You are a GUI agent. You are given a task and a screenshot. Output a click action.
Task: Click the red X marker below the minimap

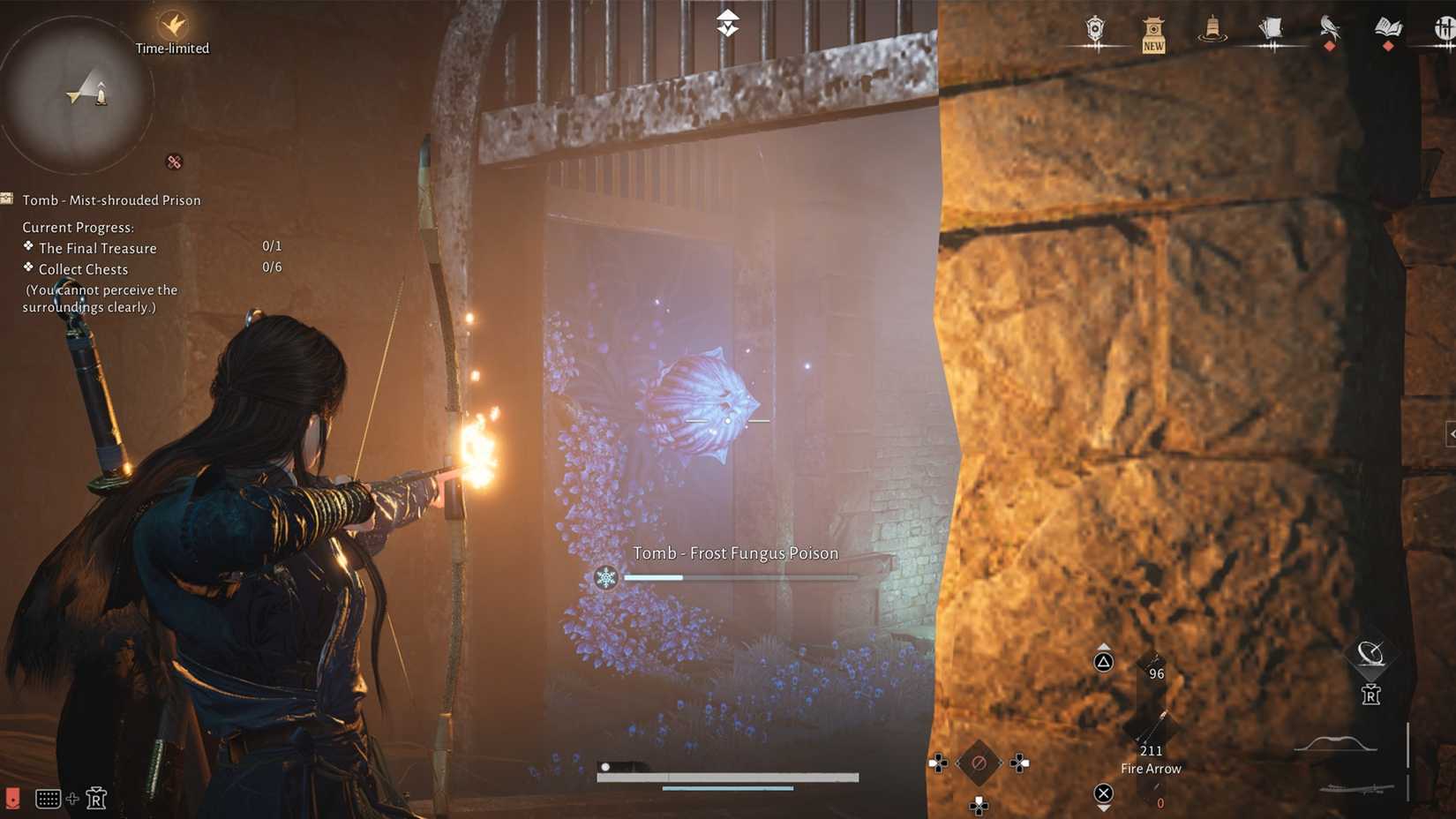173,162
